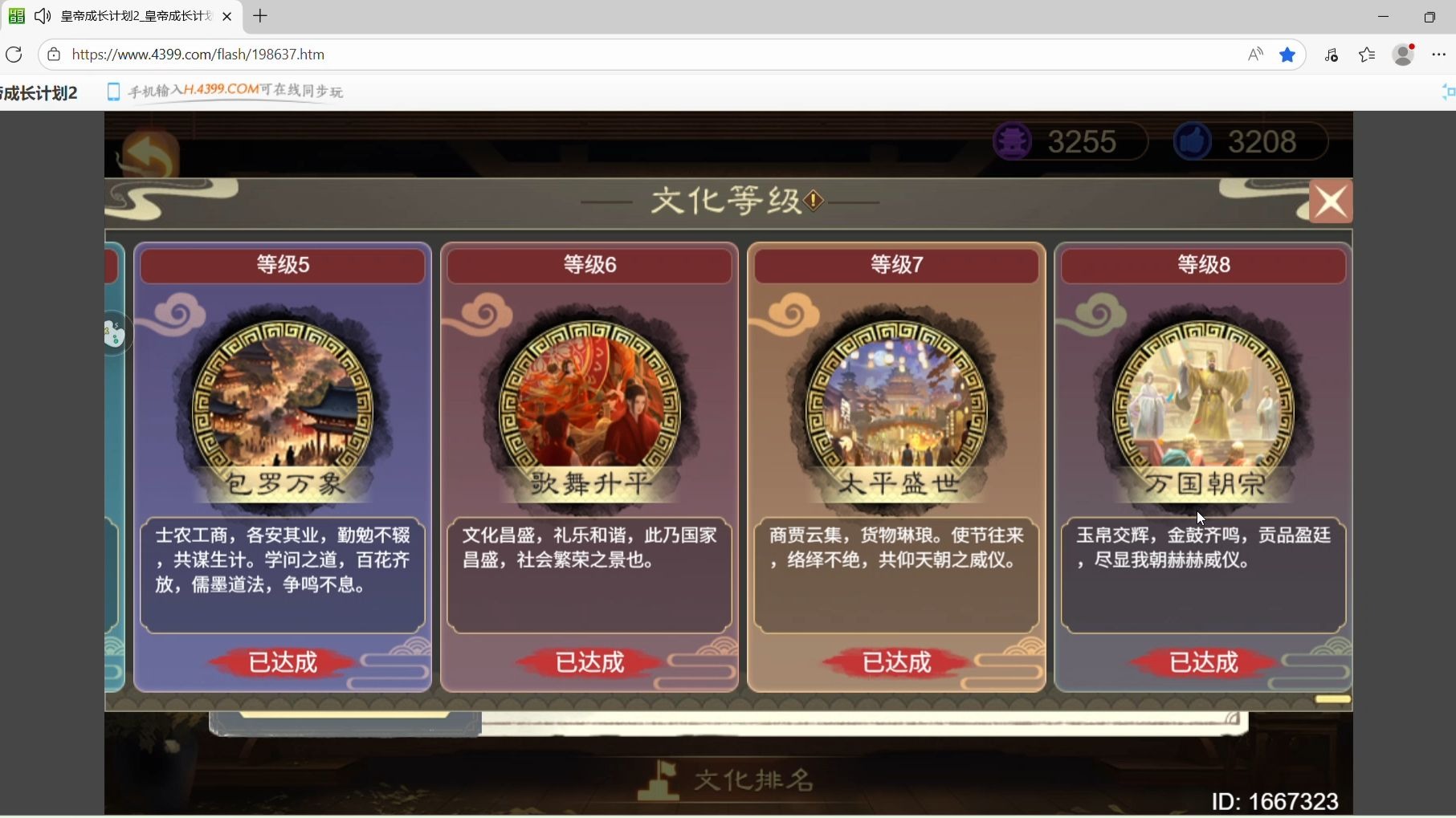Click the blue thumbs-up icon showing 3208

coord(1192,140)
